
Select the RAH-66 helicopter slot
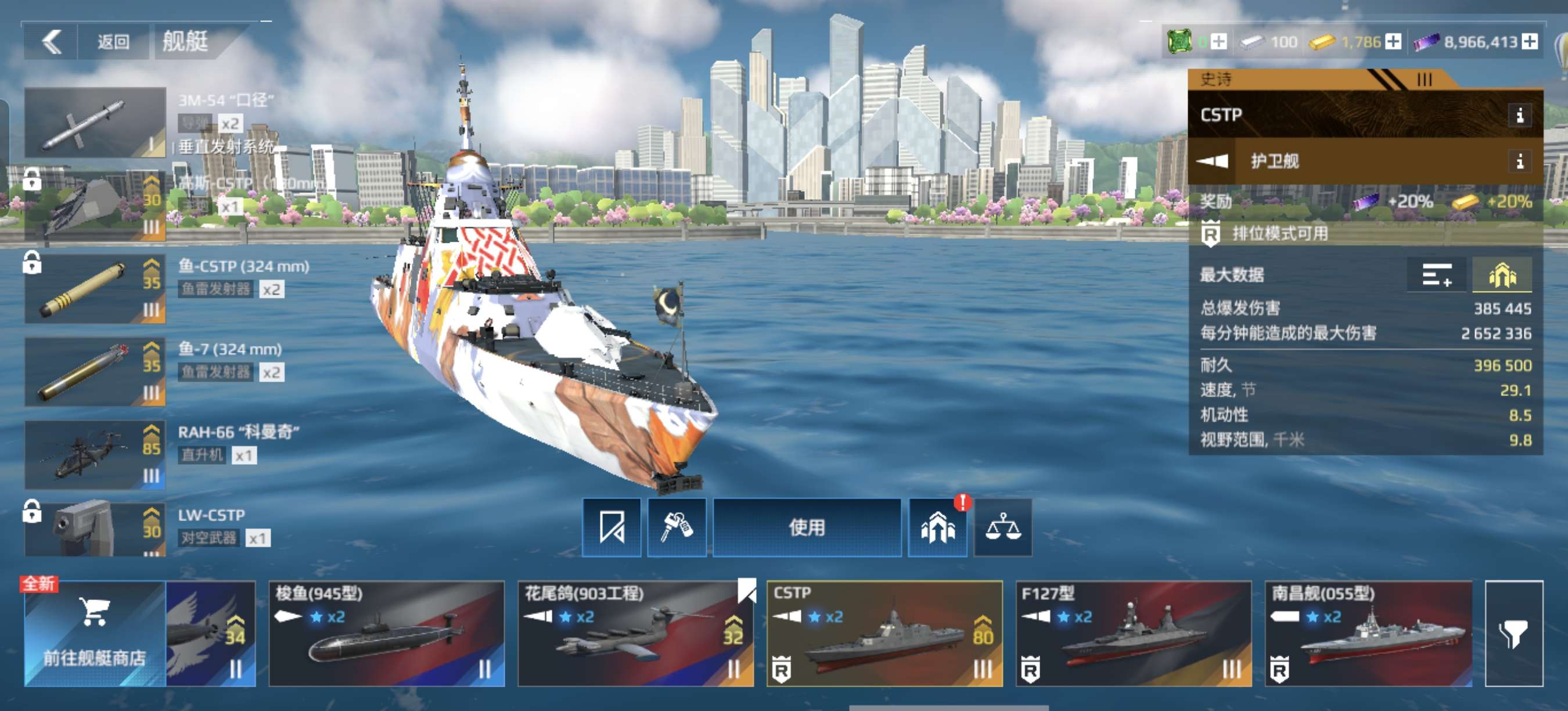tap(95, 455)
